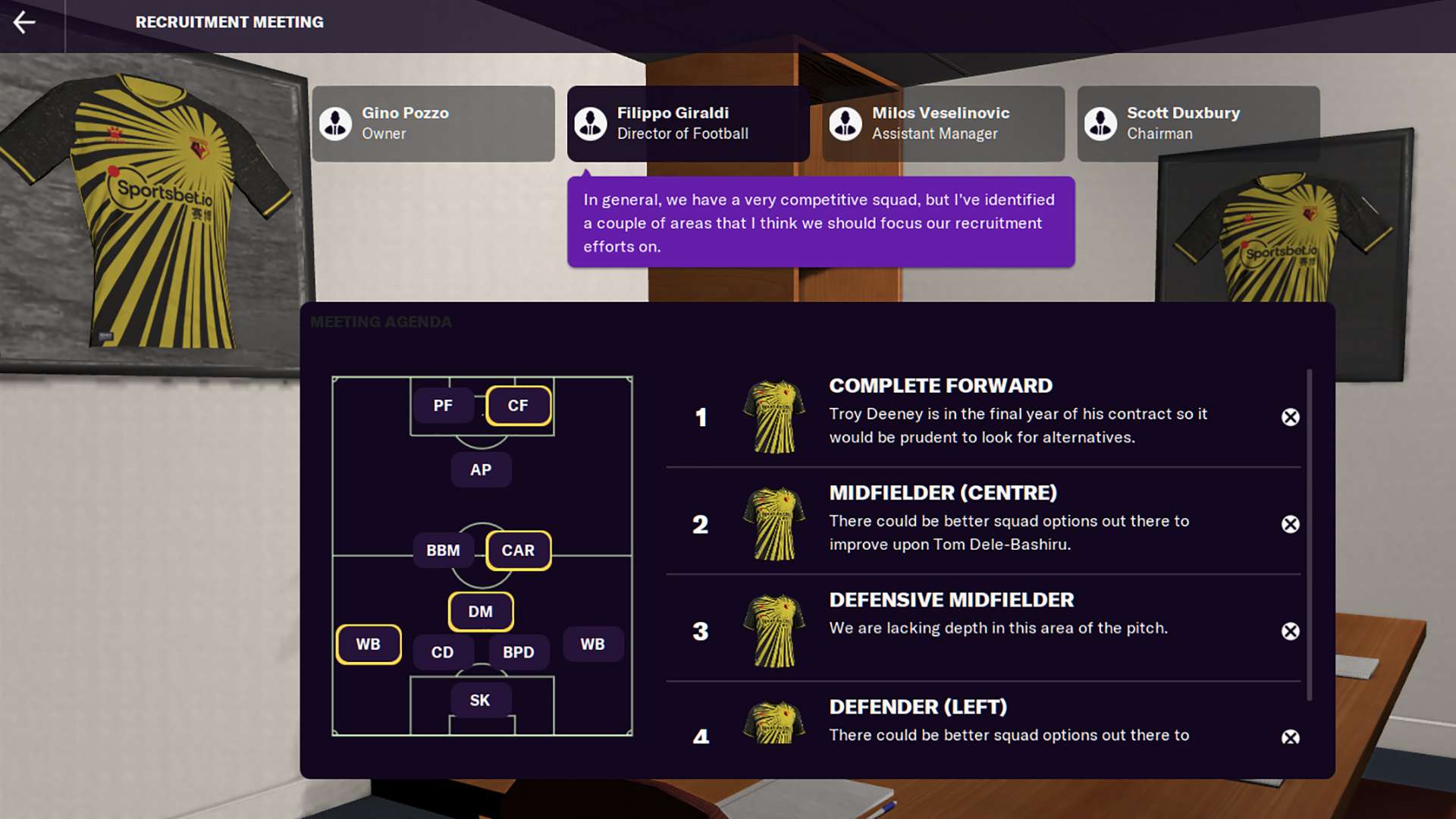1456x819 pixels.
Task: Click the CF position on the pitch
Action: tap(518, 406)
